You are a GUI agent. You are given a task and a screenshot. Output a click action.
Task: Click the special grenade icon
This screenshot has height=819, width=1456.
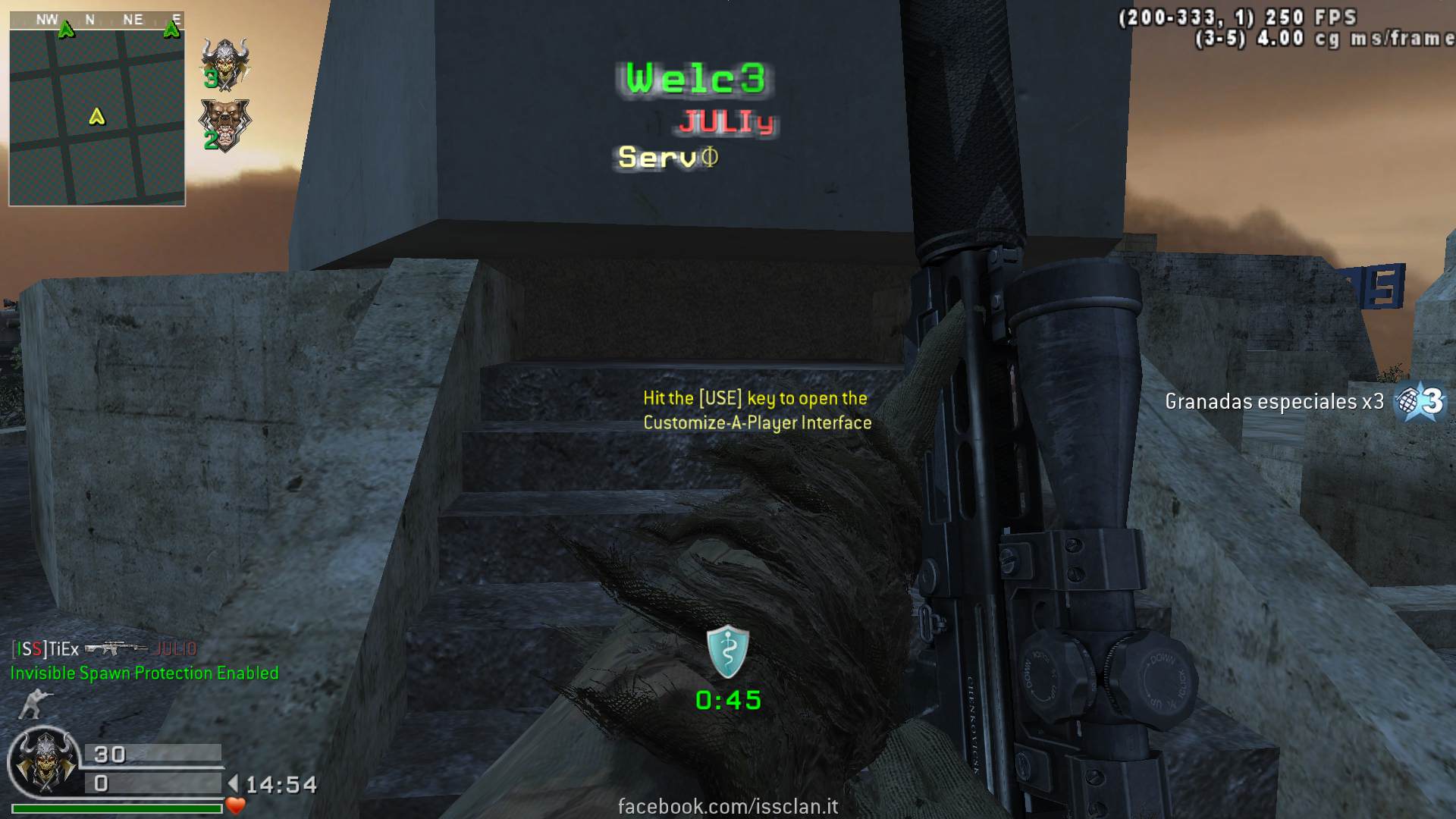click(1420, 400)
